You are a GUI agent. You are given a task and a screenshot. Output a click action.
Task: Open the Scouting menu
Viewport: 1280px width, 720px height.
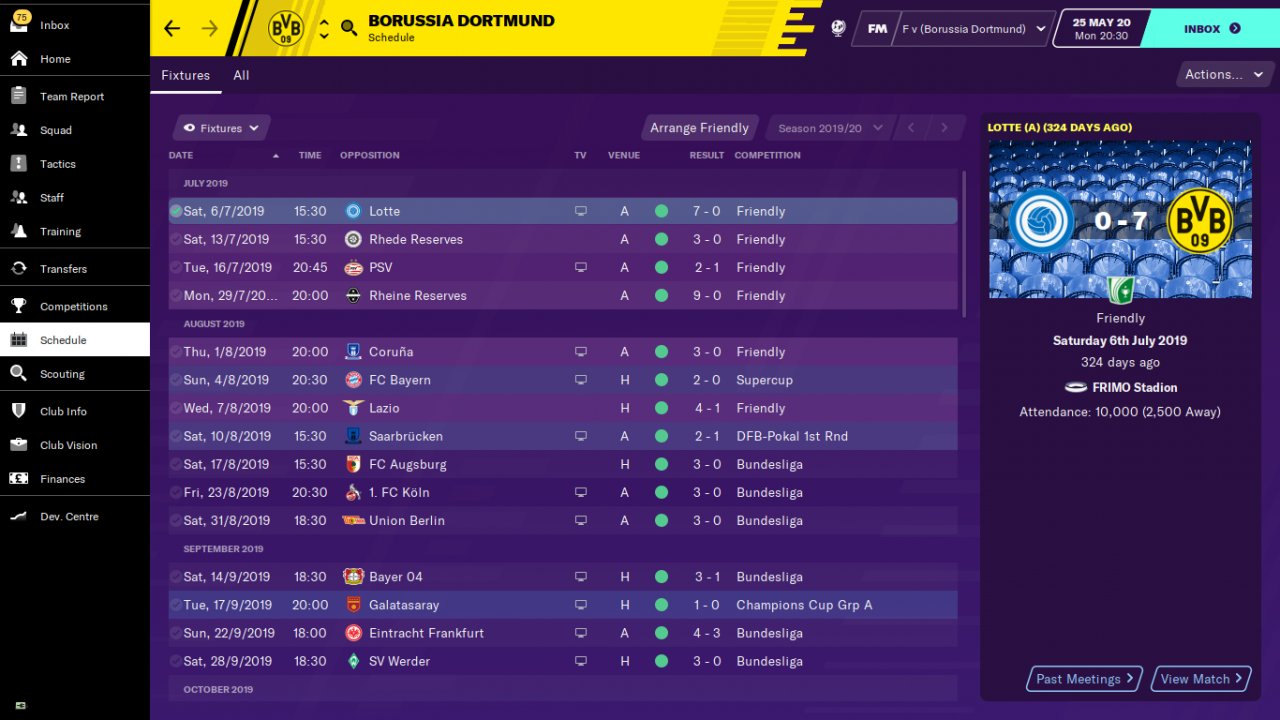[x=62, y=374]
